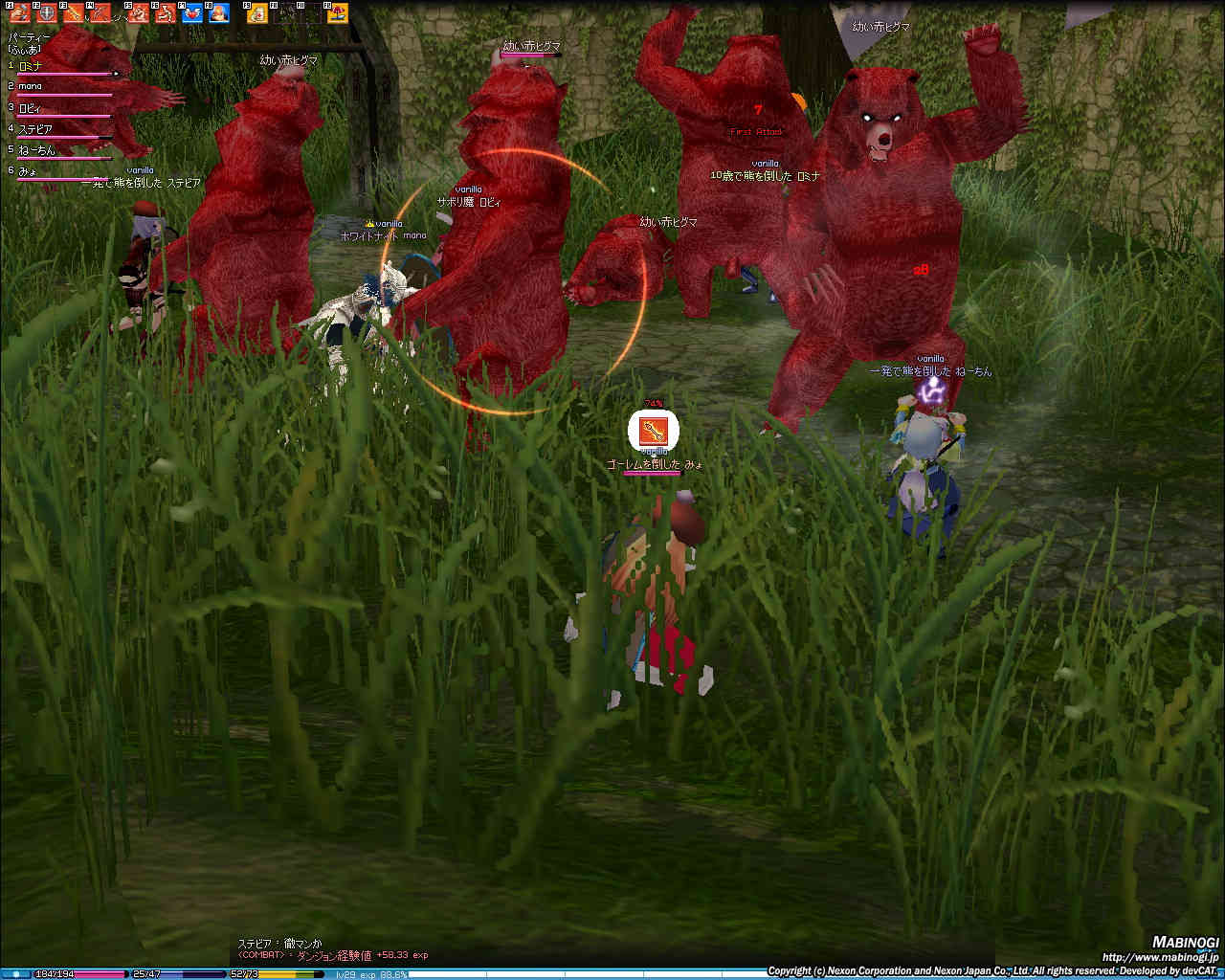The width and height of the screenshot is (1225, 980).
Task: Select party member mana in the party list
Action: 30,87
